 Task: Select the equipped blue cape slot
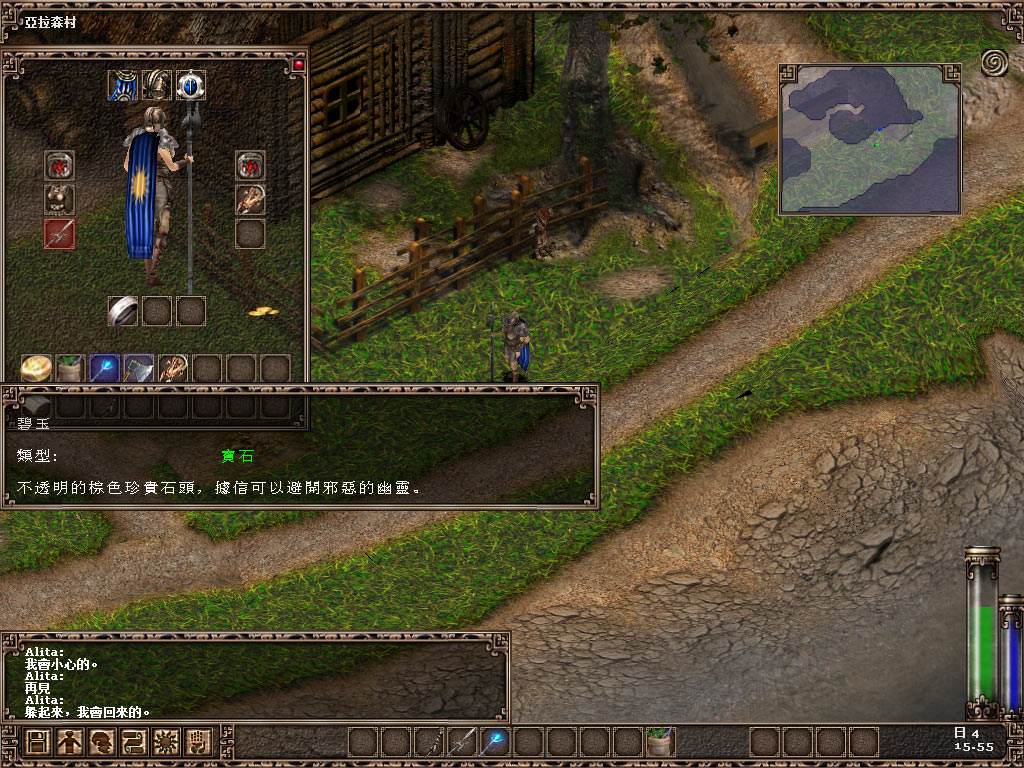point(123,85)
